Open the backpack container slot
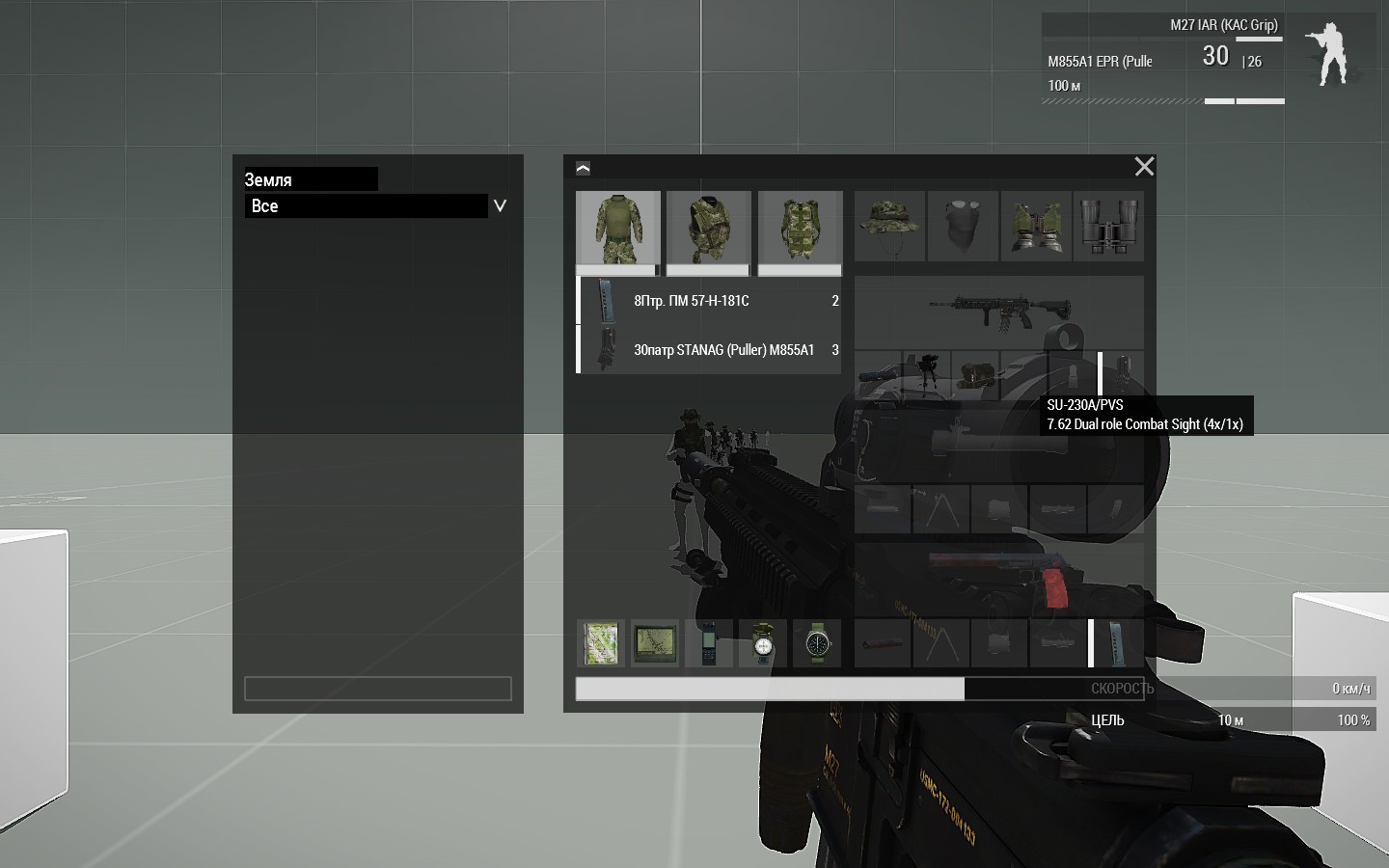The image size is (1389, 868). (x=800, y=229)
